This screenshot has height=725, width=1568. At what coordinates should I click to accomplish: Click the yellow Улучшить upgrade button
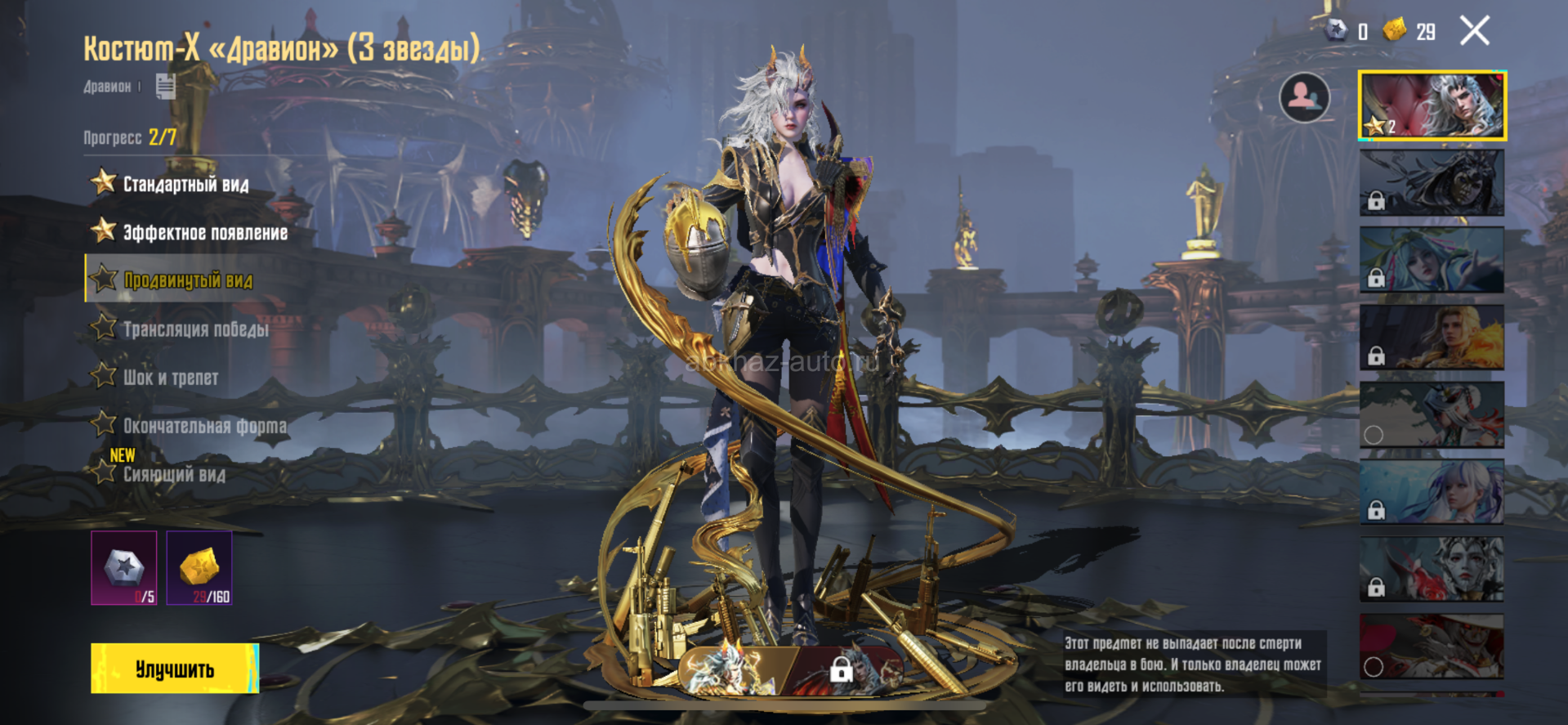(175, 669)
